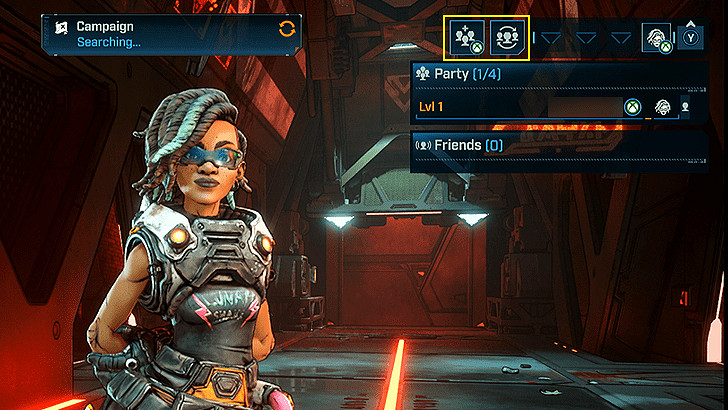Open the Xbox invite friends icon
728x410 pixels.
pyautogui.click(x=466, y=38)
